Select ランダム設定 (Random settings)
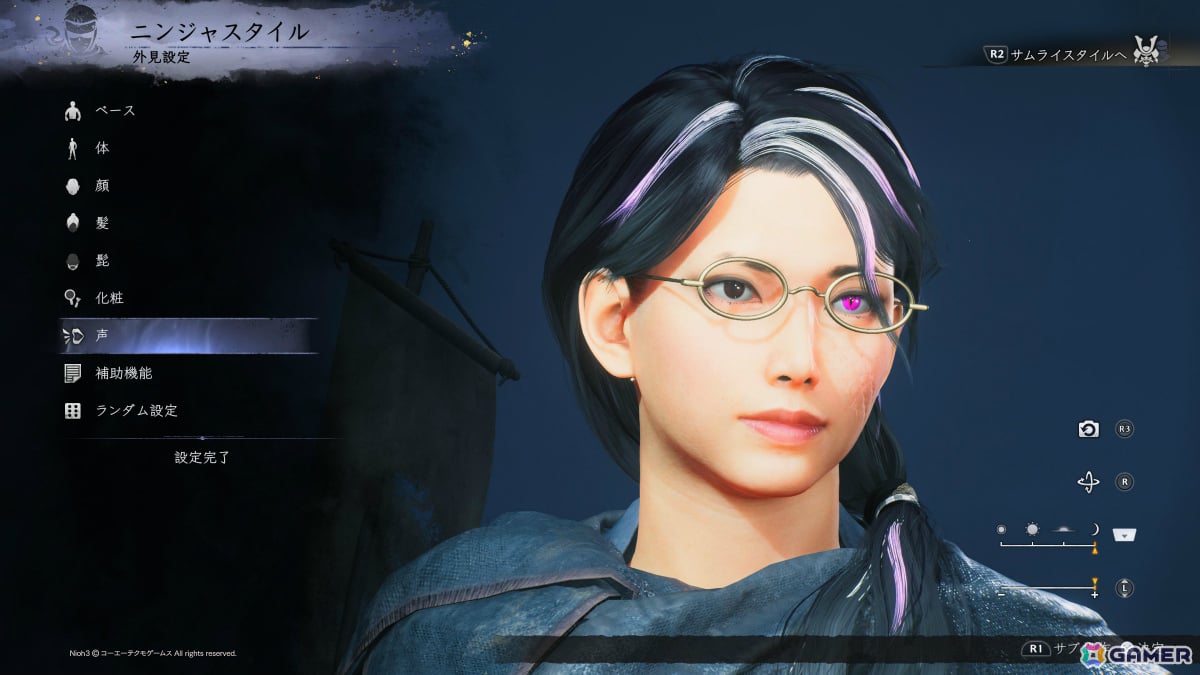This screenshot has width=1200, height=675. click(136, 410)
